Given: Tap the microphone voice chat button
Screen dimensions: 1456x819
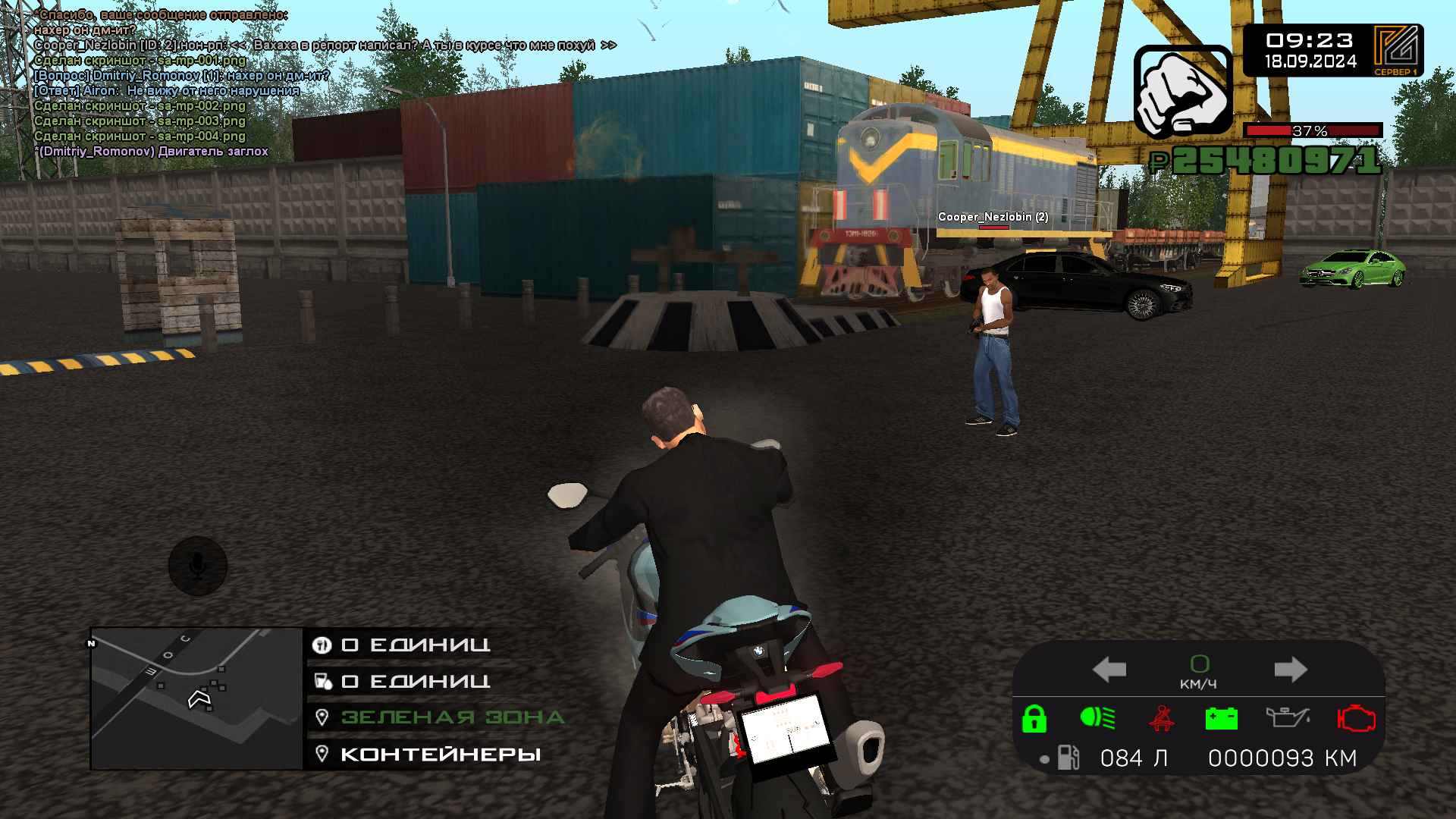Looking at the screenshot, I should click(198, 566).
